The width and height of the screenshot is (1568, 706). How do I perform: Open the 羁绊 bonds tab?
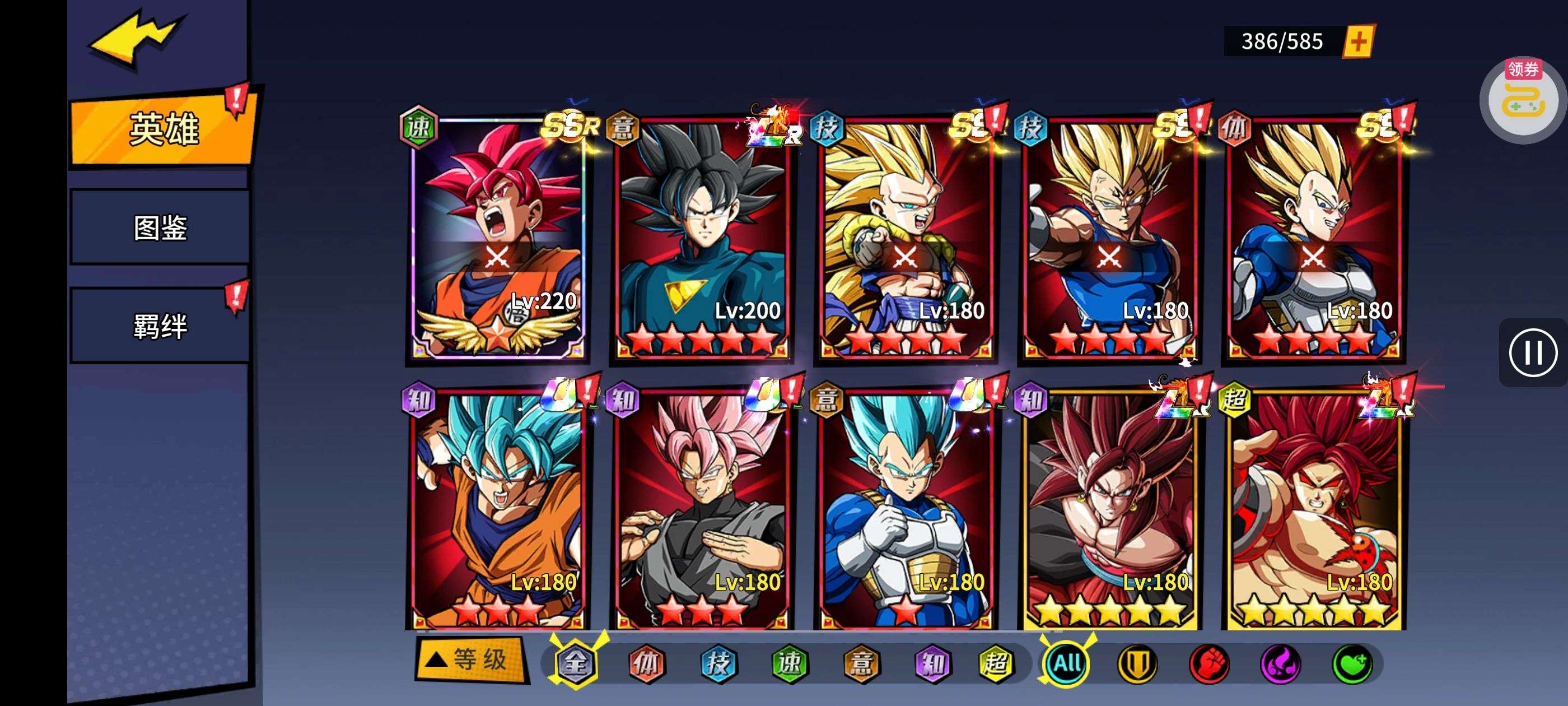[x=160, y=326]
